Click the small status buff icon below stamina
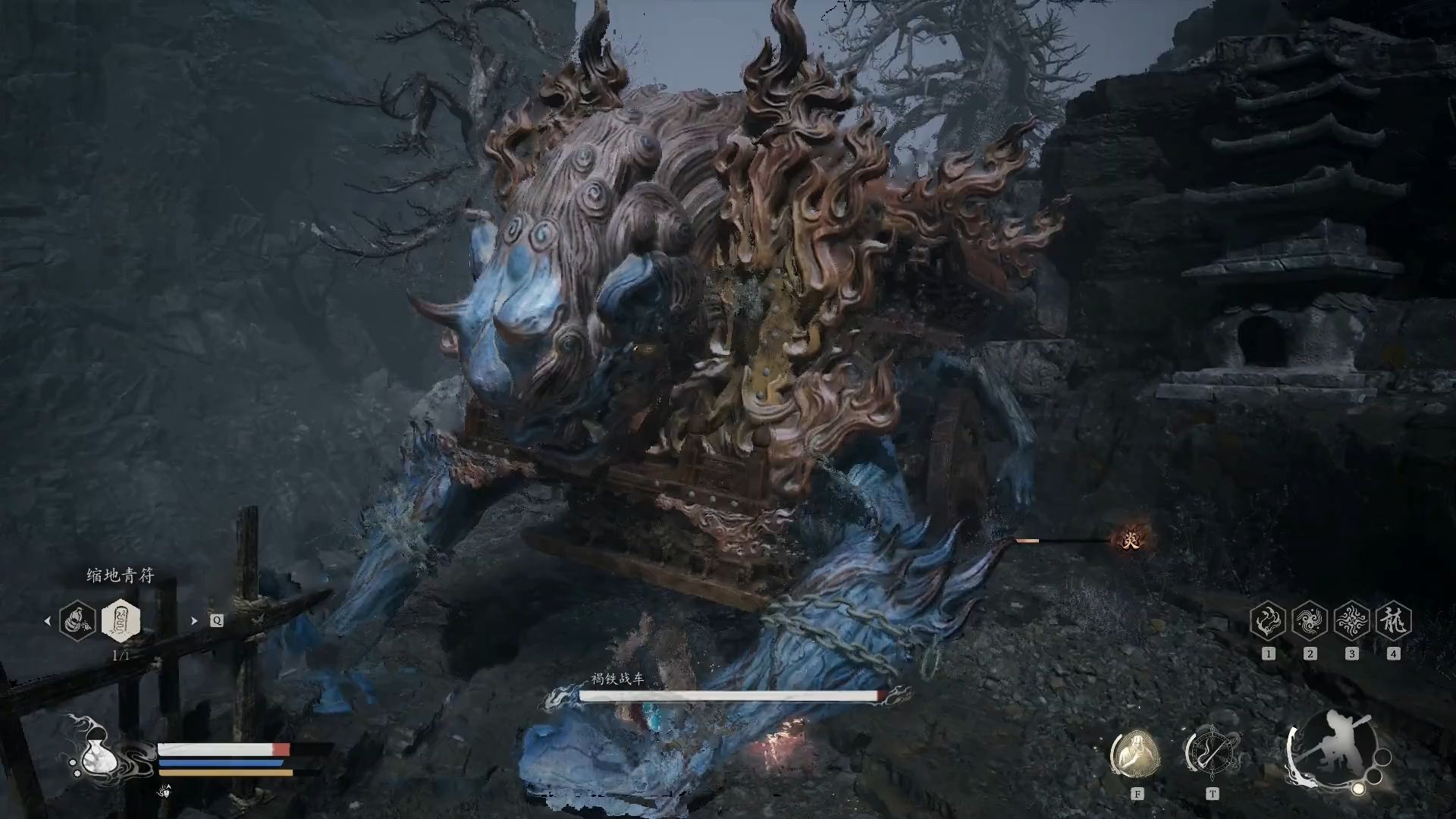Screen dimensions: 1456x819 point(165,791)
